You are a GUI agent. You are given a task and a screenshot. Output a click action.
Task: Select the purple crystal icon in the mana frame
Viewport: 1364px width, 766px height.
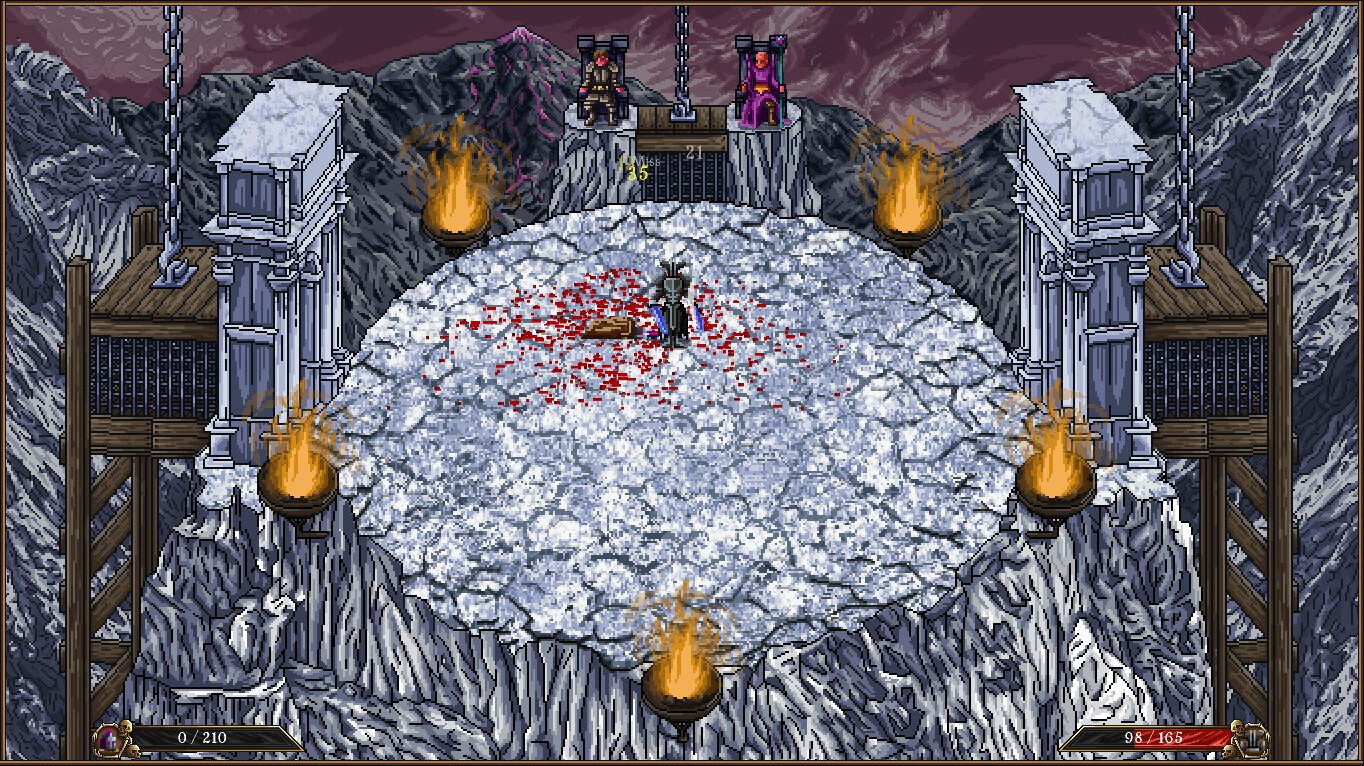[108, 741]
